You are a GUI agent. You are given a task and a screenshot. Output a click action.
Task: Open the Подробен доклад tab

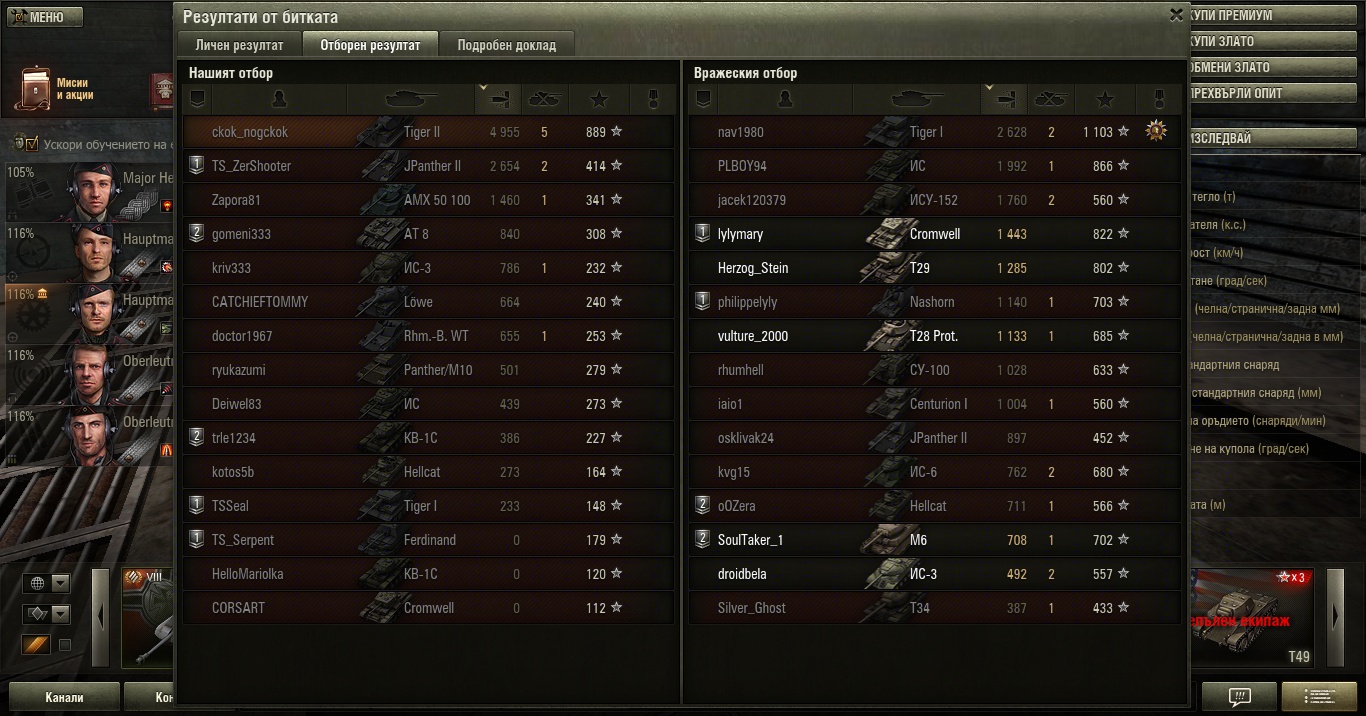[x=507, y=45]
